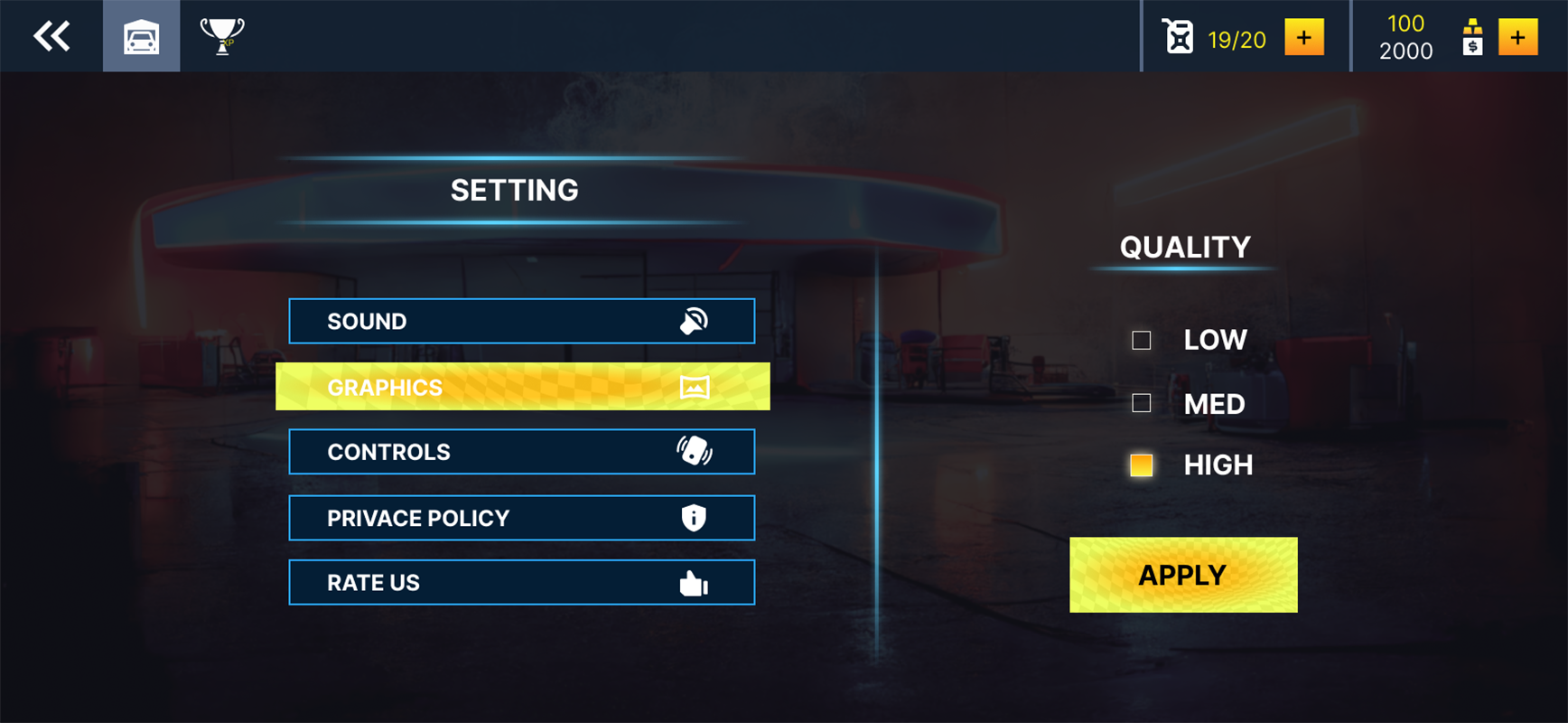Select the Graphics settings entry
This screenshot has height=723, width=1568.
pyautogui.click(x=522, y=387)
